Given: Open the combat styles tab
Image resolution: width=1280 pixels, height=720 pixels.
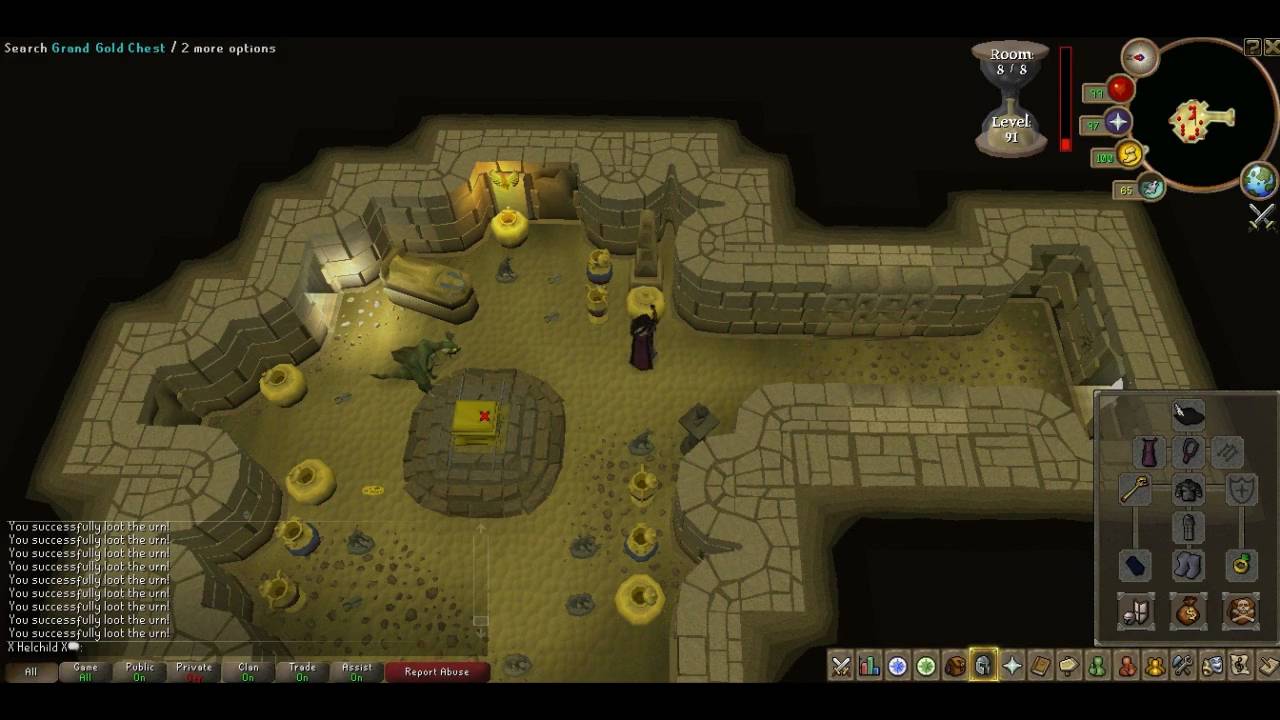Looking at the screenshot, I should 841,666.
